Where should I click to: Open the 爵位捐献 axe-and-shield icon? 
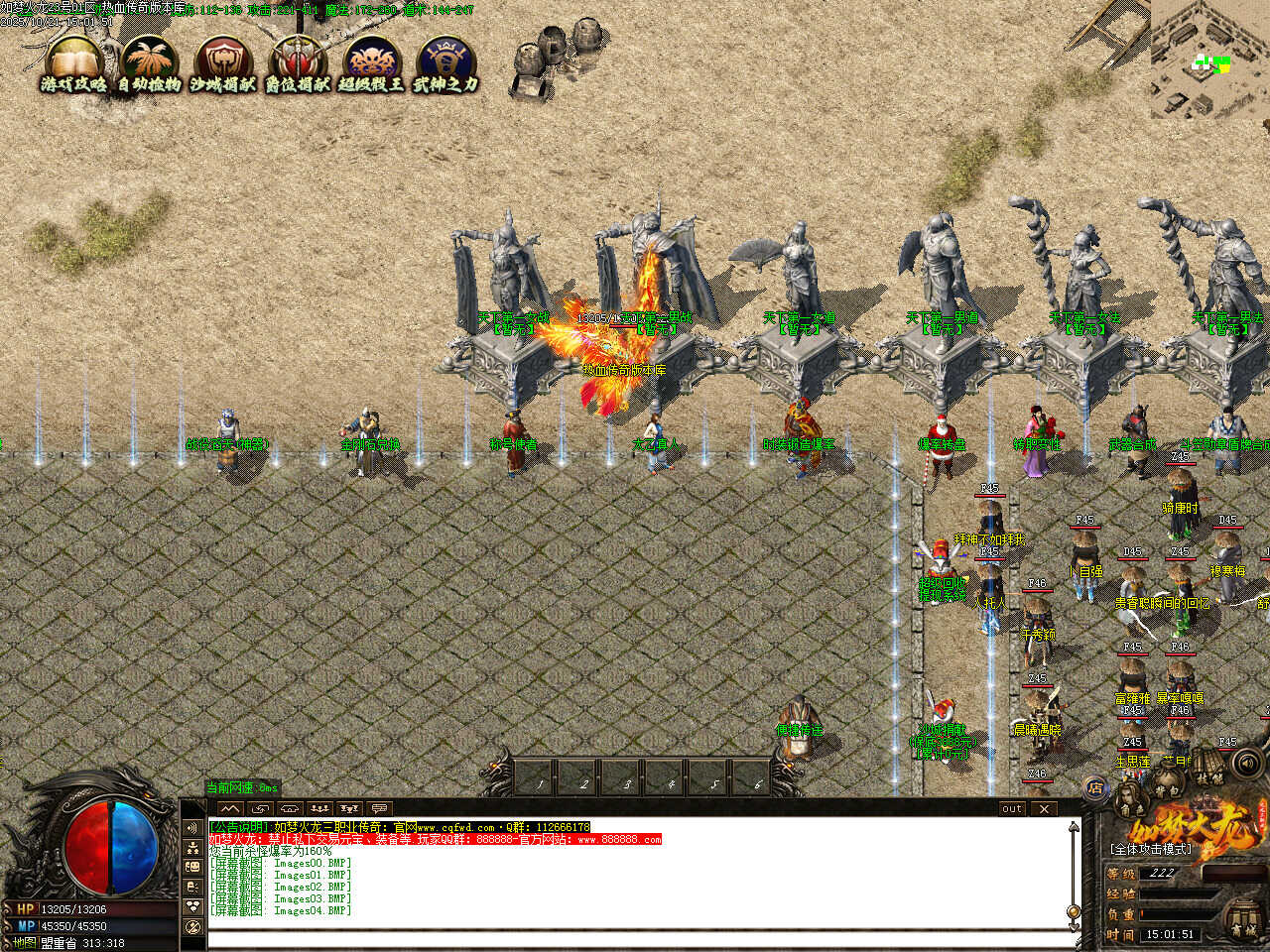[298, 65]
